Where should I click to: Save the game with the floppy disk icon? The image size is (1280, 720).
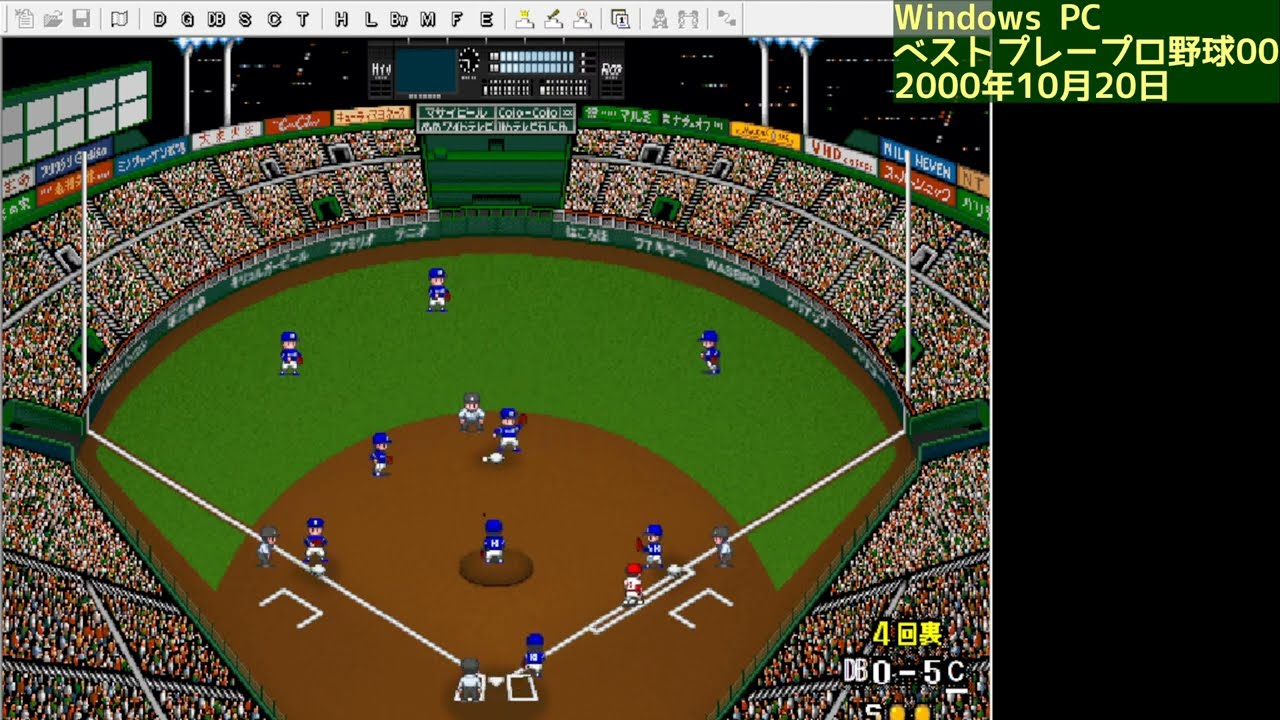point(79,16)
